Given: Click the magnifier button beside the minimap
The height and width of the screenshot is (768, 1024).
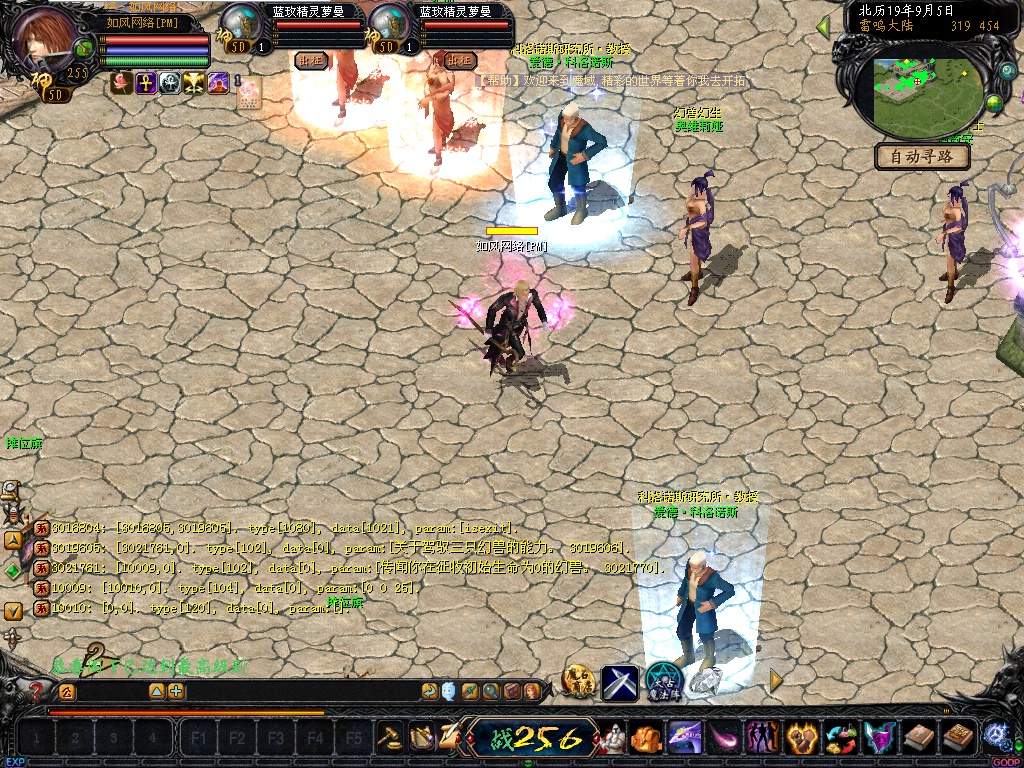Looking at the screenshot, I should [1006, 71].
